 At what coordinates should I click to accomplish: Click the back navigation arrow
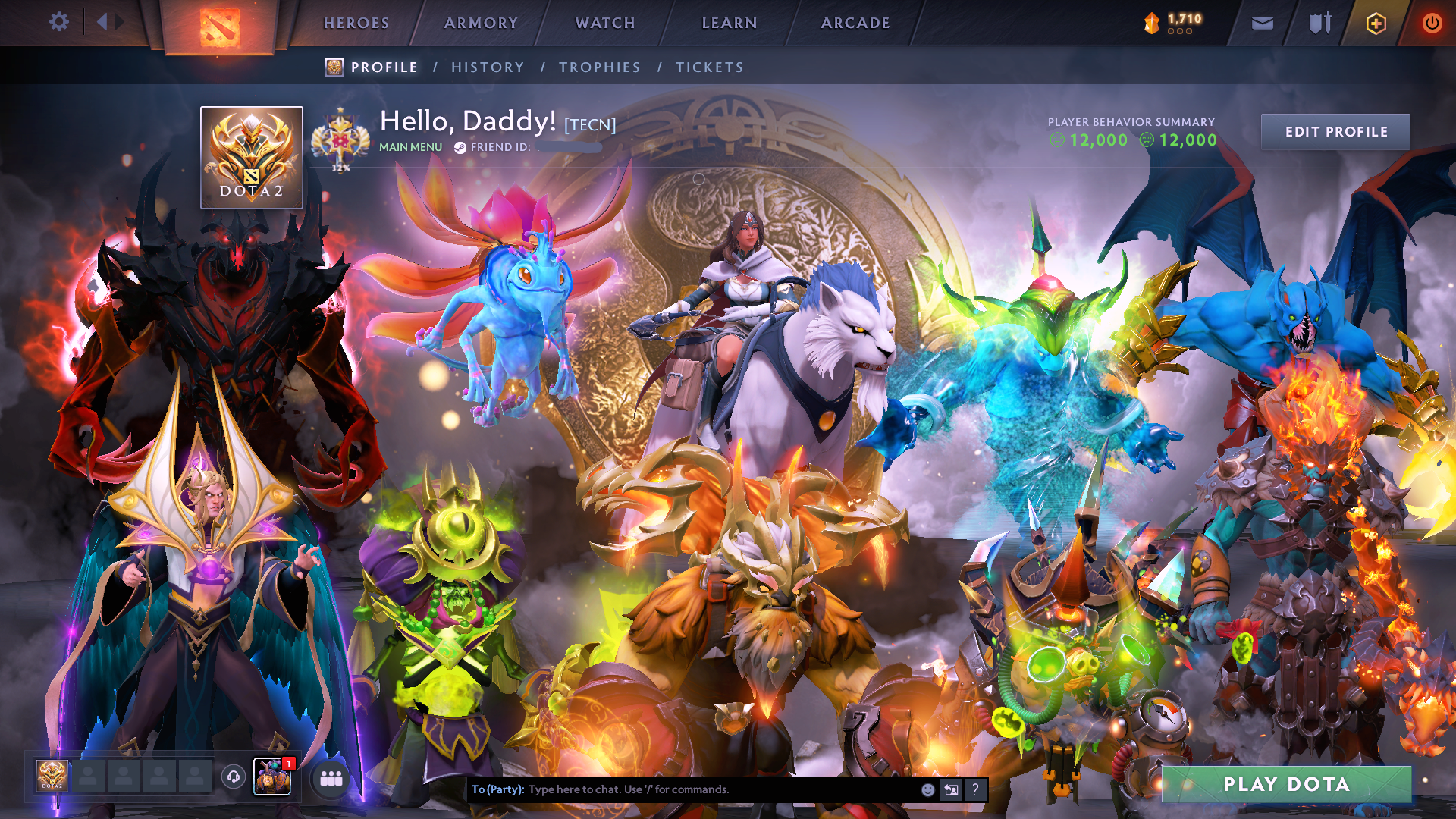pyautogui.click(x=101, y=21)
